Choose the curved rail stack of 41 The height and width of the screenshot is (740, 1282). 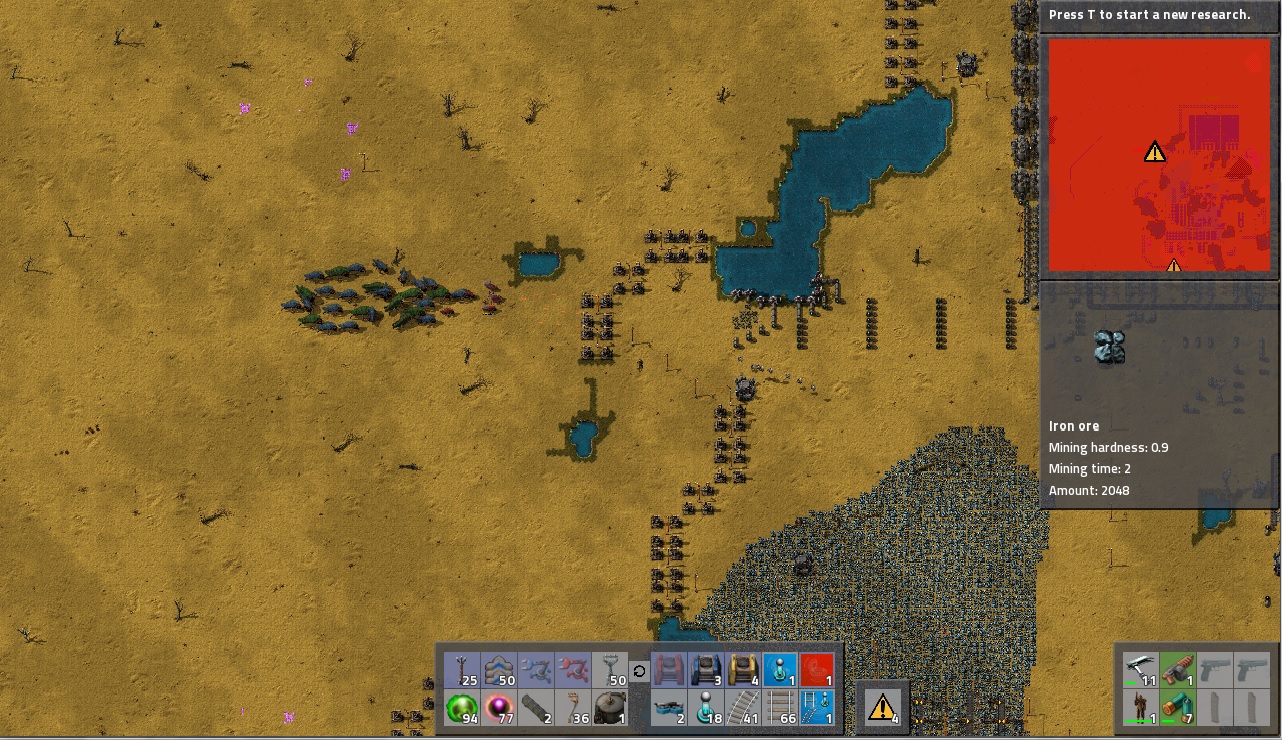click(743, 708)
